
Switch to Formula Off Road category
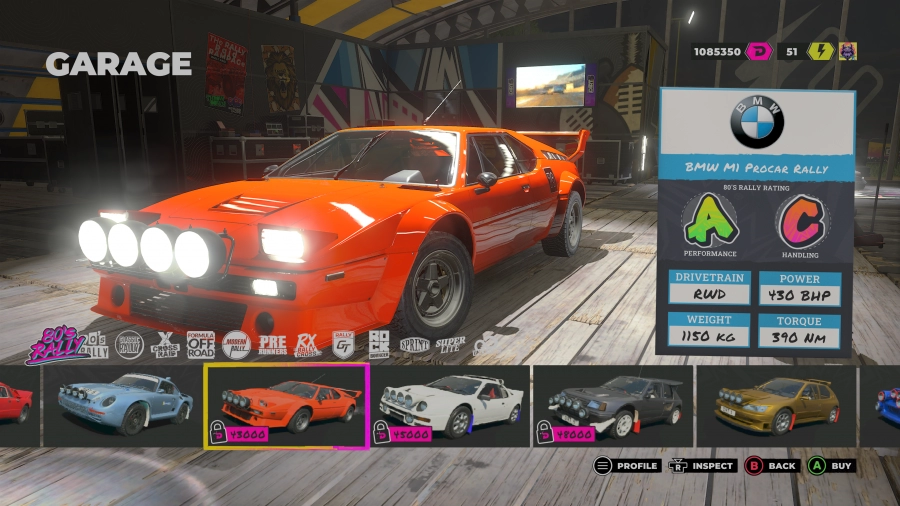(201, 345)
